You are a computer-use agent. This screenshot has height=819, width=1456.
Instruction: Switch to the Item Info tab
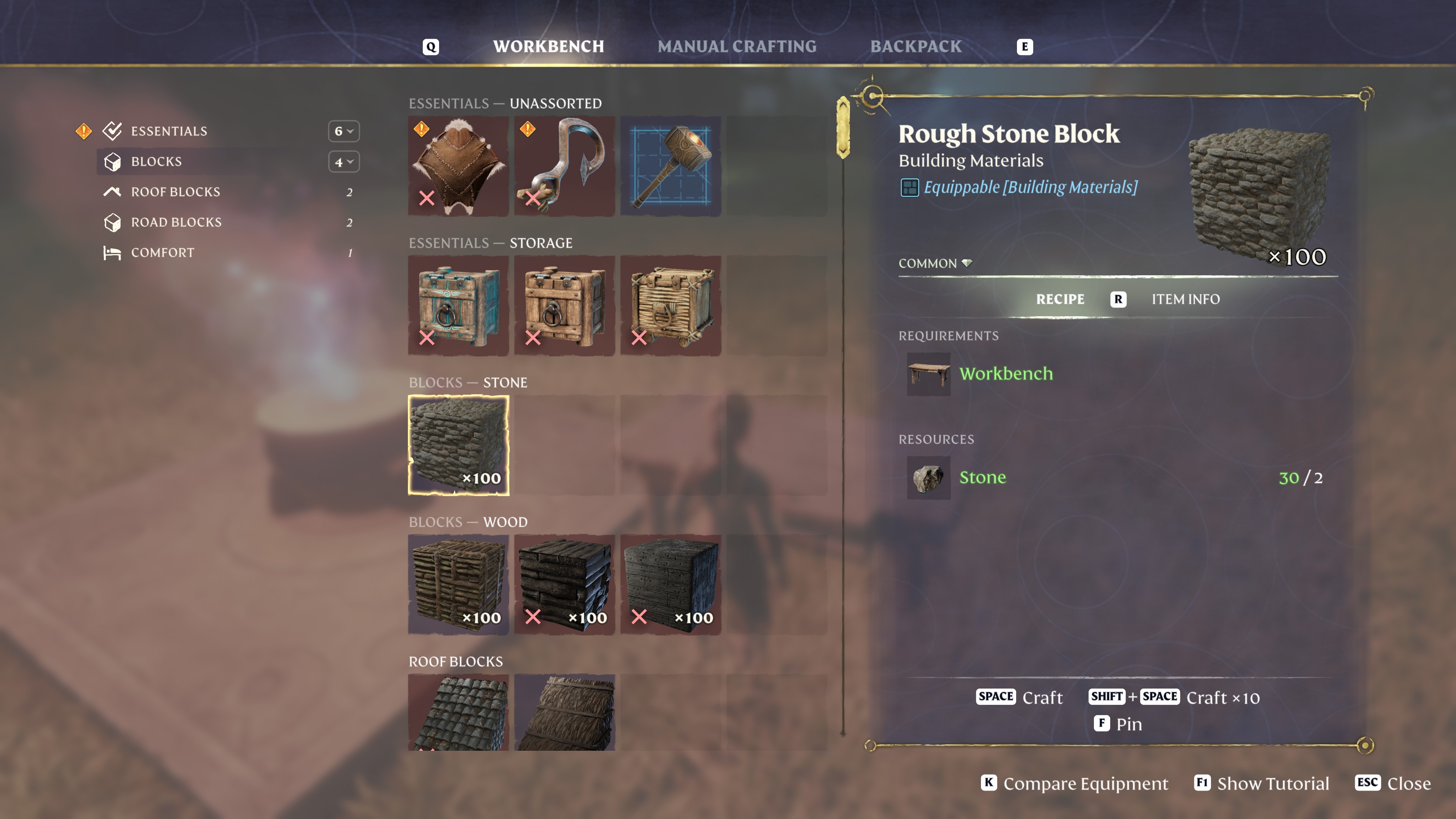tap(1185, 299)
